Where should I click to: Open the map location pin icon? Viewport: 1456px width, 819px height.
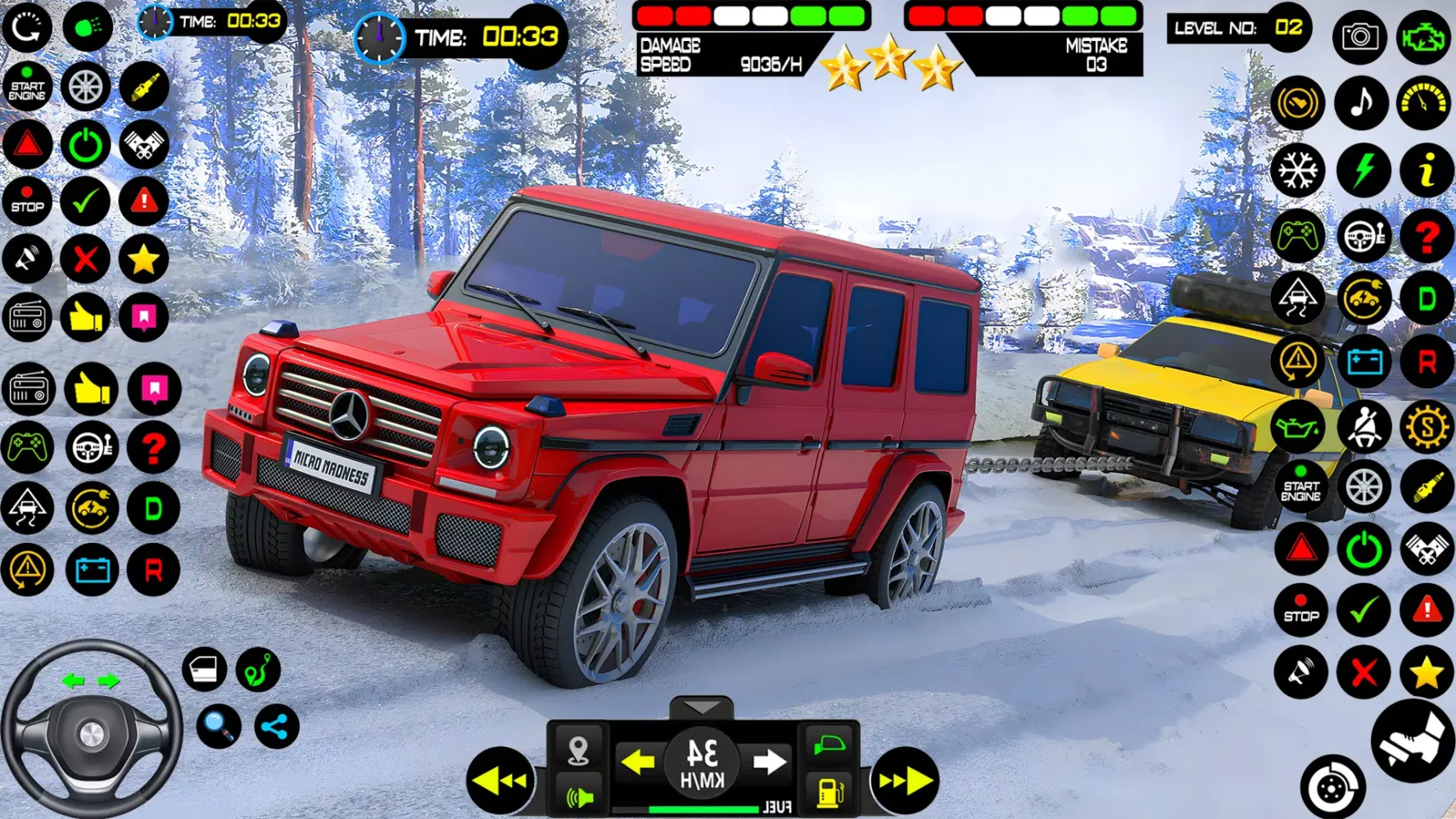point(578,749)
